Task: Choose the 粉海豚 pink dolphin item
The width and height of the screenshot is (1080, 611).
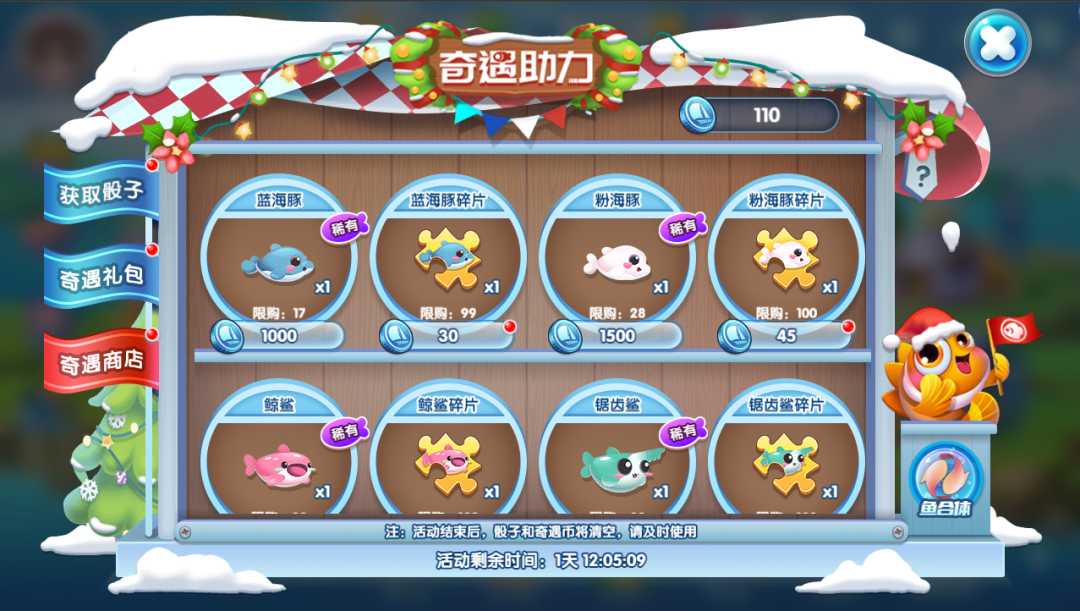Action: (x=616, y=262)
